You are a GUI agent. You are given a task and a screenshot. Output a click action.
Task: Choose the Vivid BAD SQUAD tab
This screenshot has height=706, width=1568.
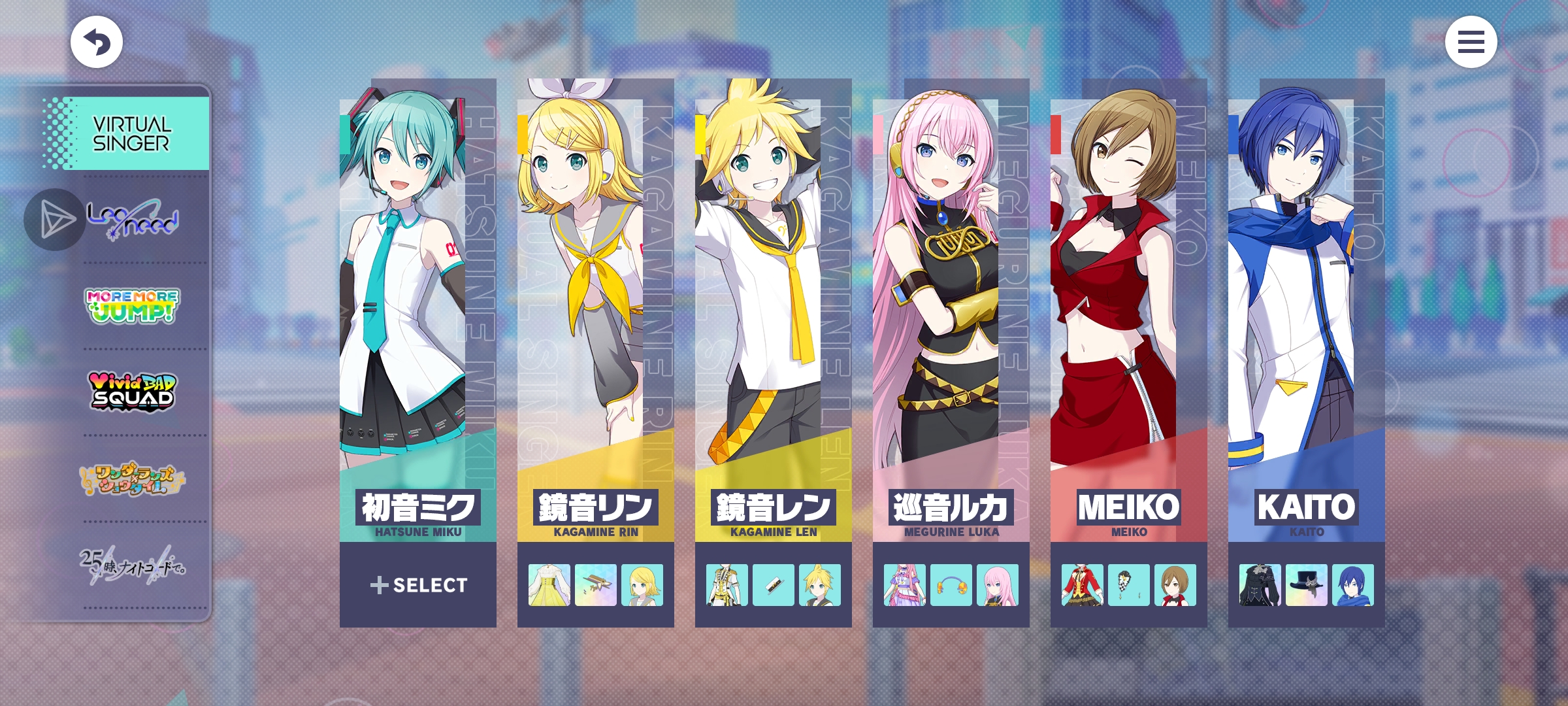point(132,392)
